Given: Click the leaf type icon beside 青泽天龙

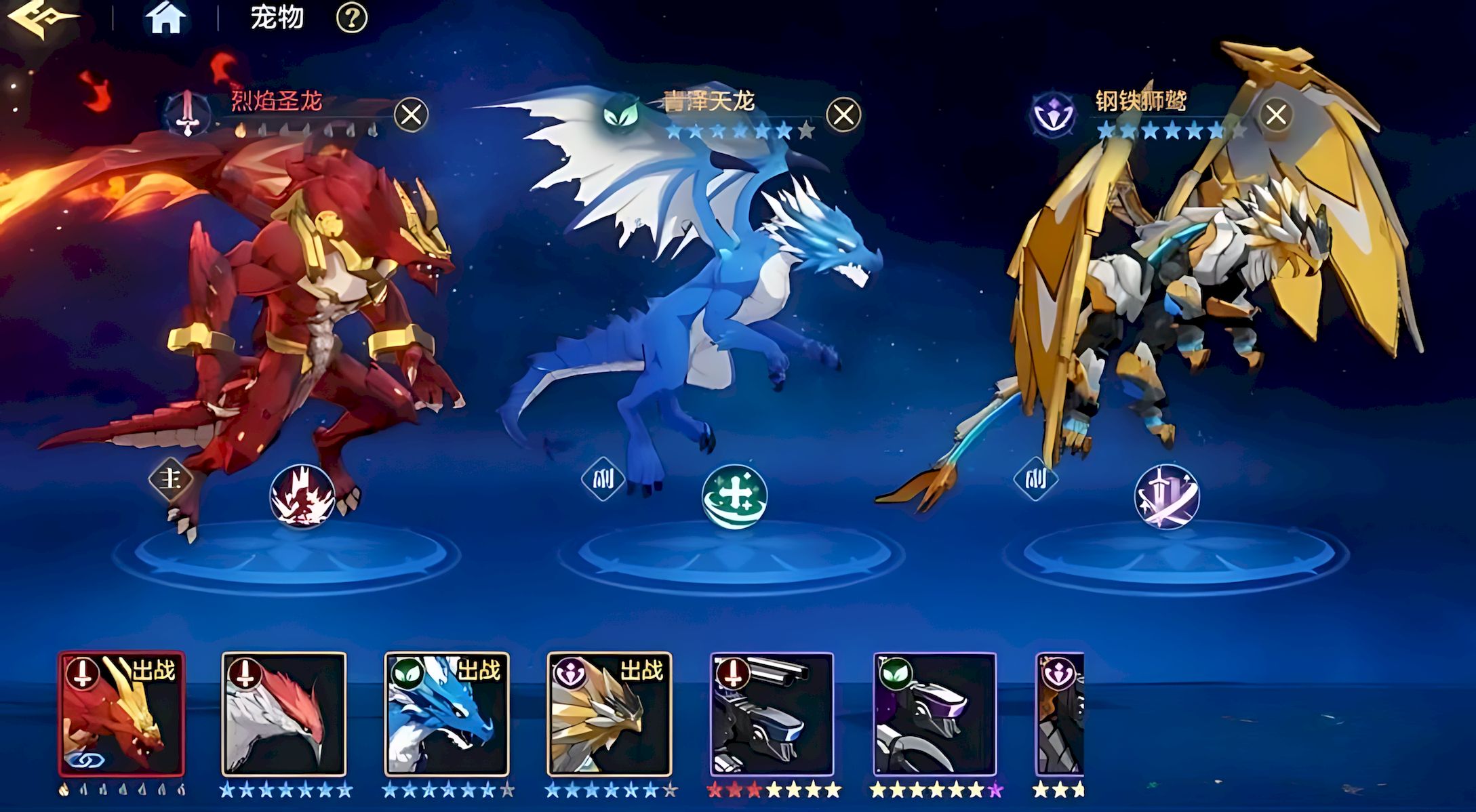Looking at the screenshot, I should (x=622, y=113).
